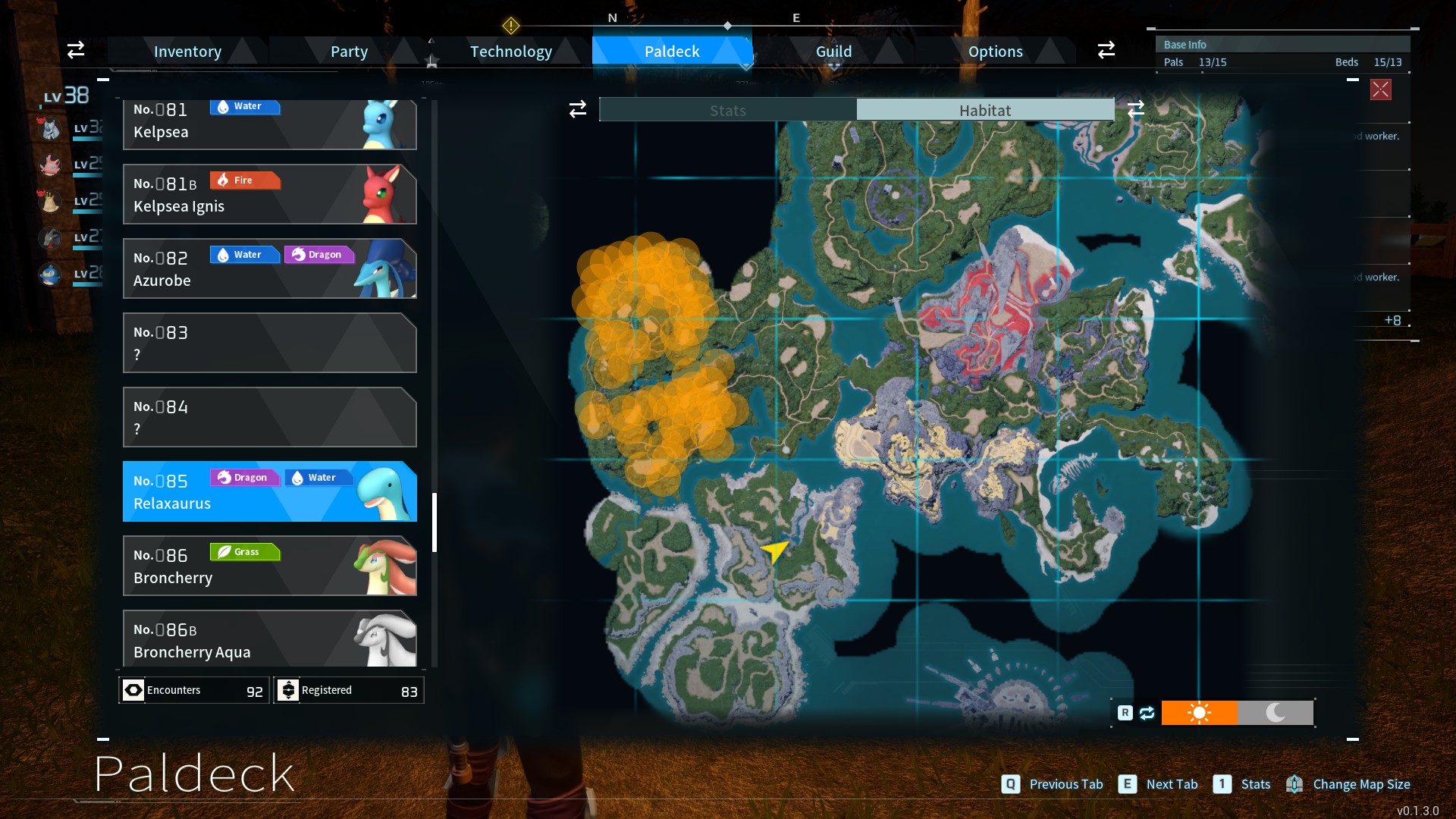Screen dimensions: 1456x819
Task: Select the Paldeck tab
Action: 672,52
